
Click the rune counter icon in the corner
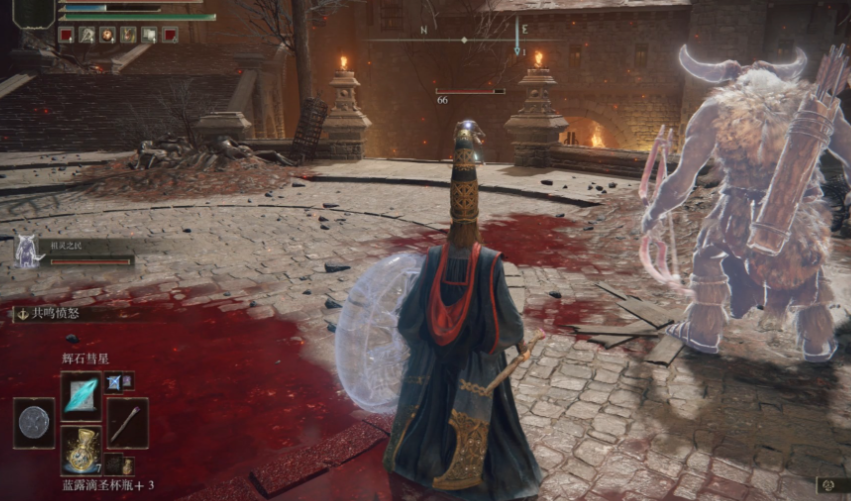click(x=829, y=485)
